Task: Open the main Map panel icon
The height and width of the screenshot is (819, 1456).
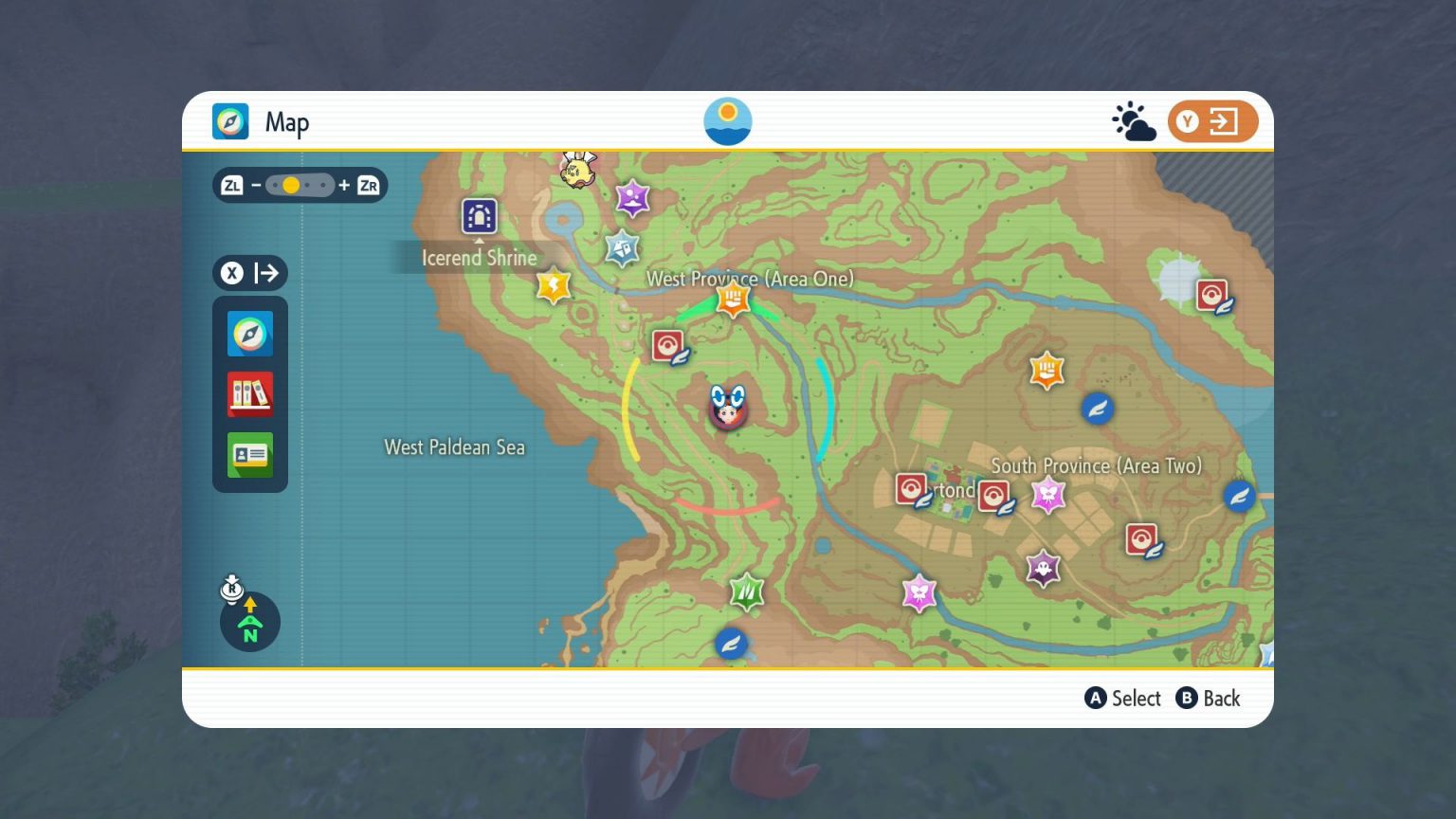Action: pyautogui.click(x=249, y=334)
